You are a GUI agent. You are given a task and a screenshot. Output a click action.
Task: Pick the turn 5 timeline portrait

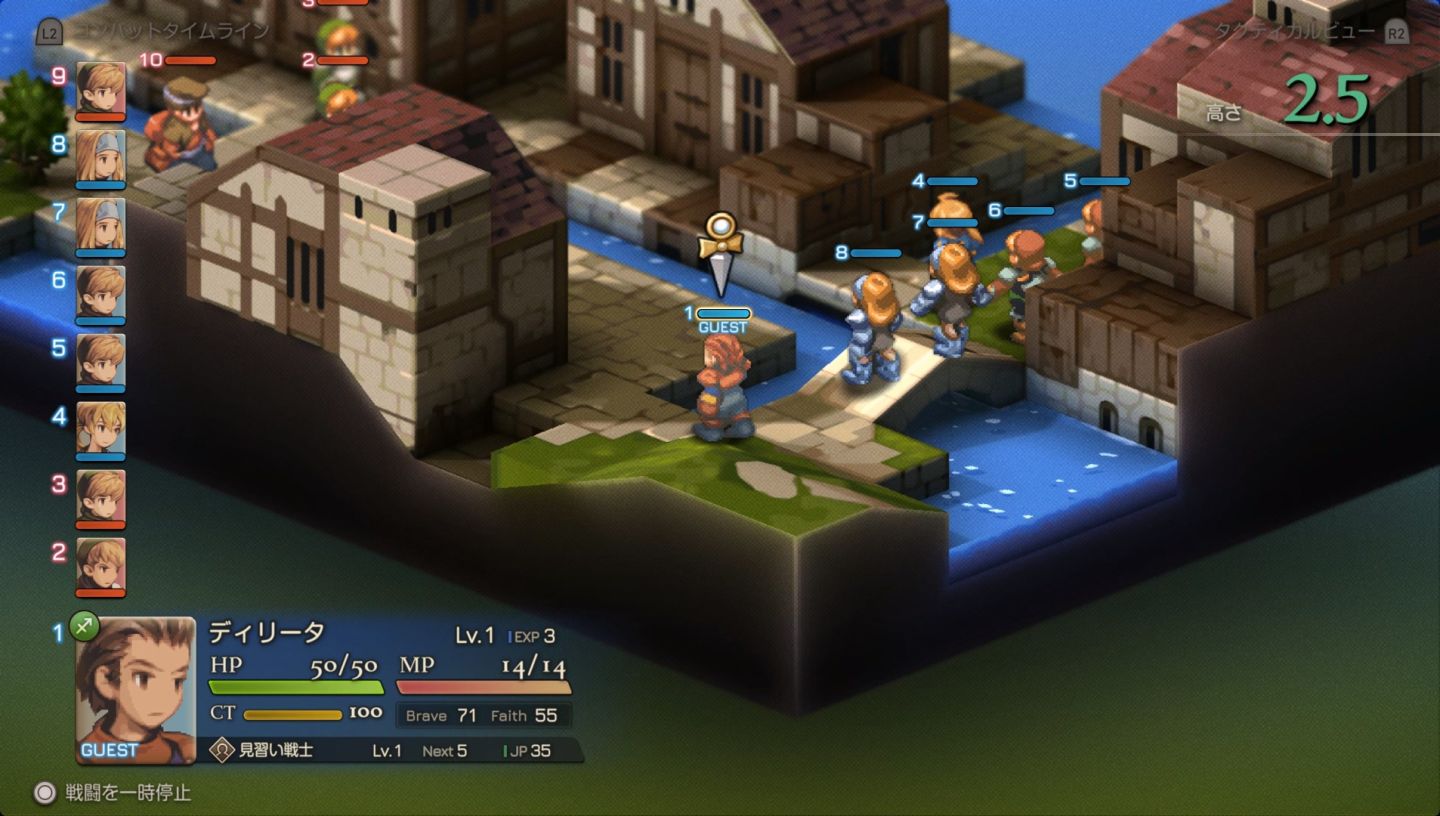point(101,360)
